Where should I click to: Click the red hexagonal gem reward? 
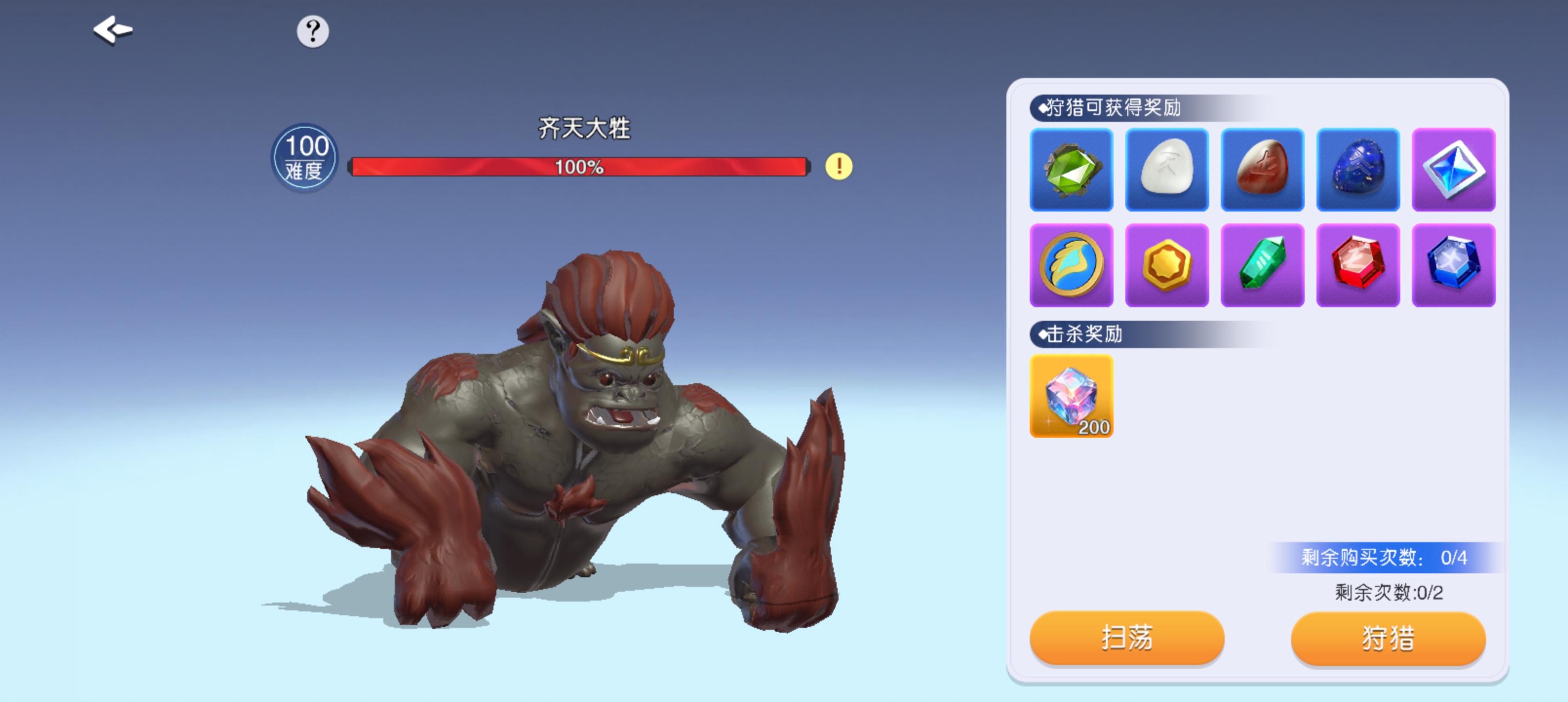coord(1358,266)
